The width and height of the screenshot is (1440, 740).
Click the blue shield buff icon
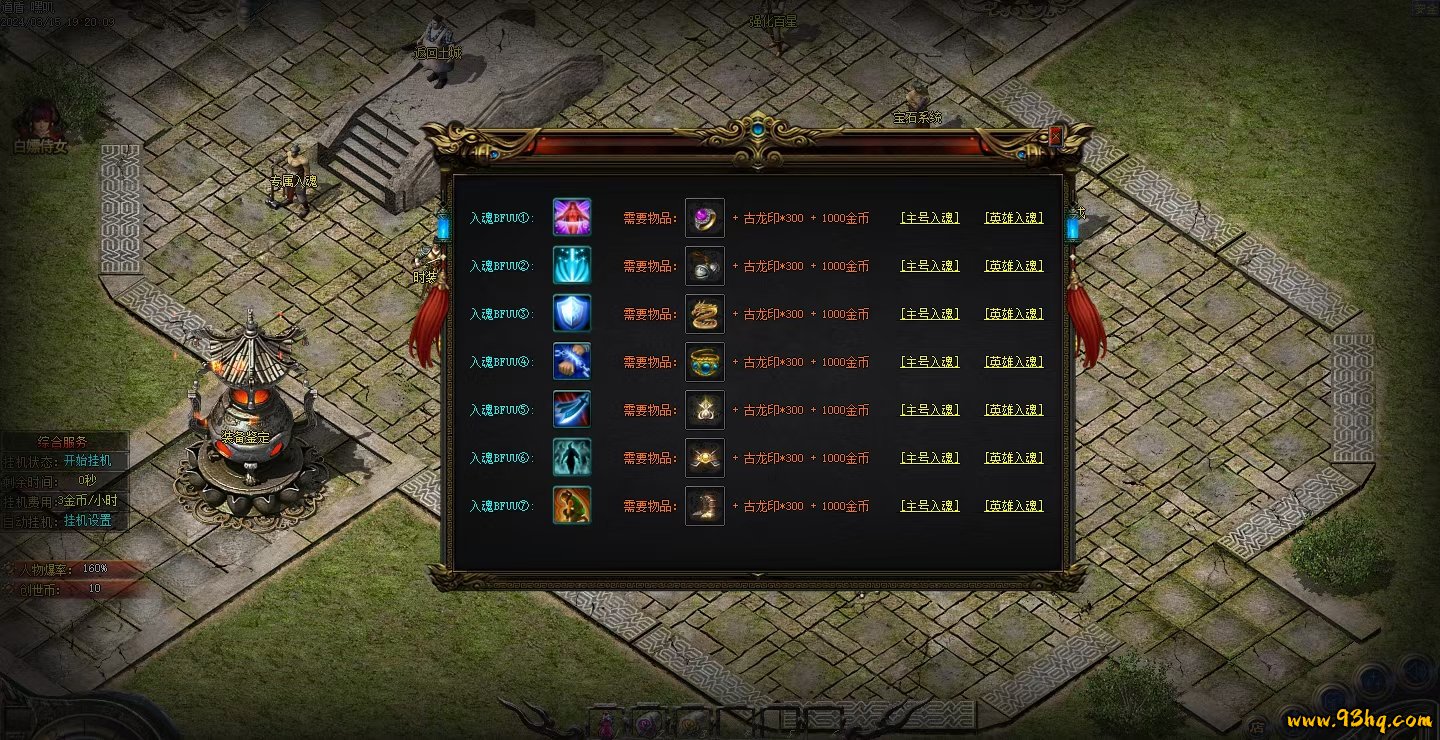coord(572,313)
